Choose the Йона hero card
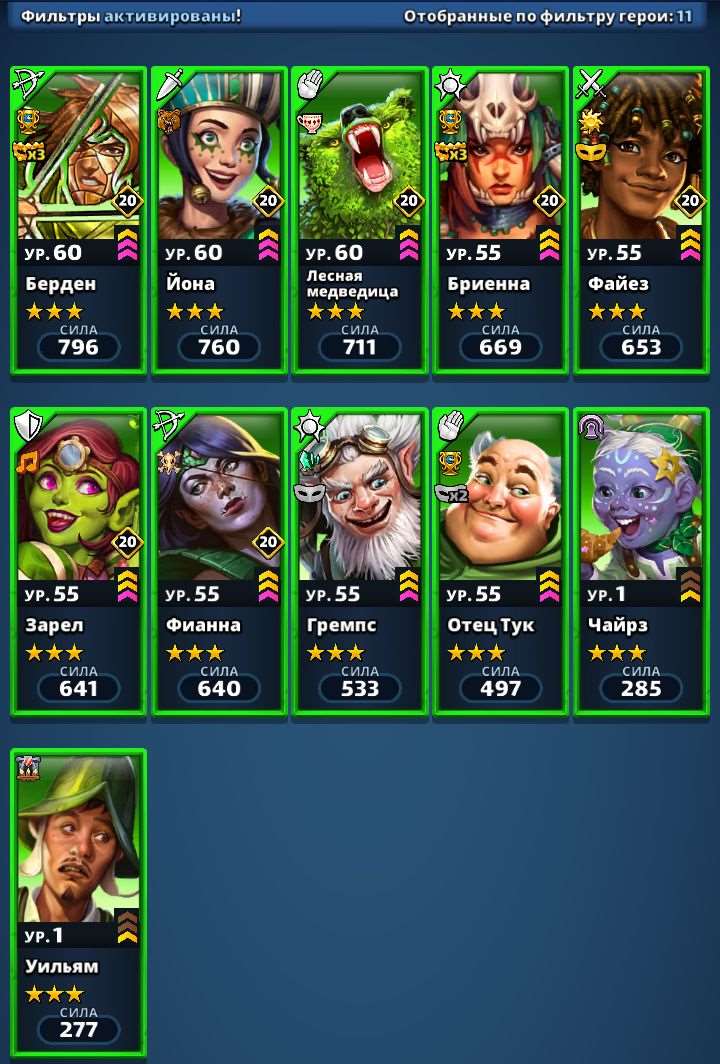 pyautogui.click(x=219, y=220)
